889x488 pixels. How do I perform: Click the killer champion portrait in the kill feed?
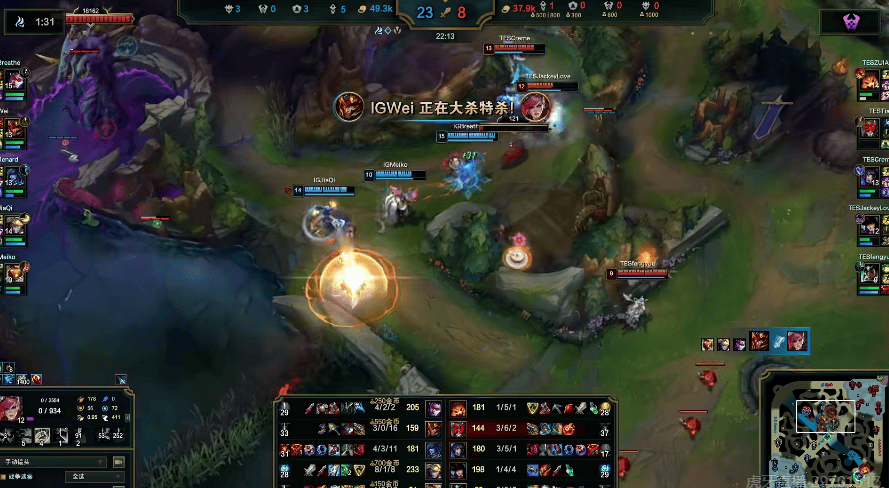coord(349,106)
